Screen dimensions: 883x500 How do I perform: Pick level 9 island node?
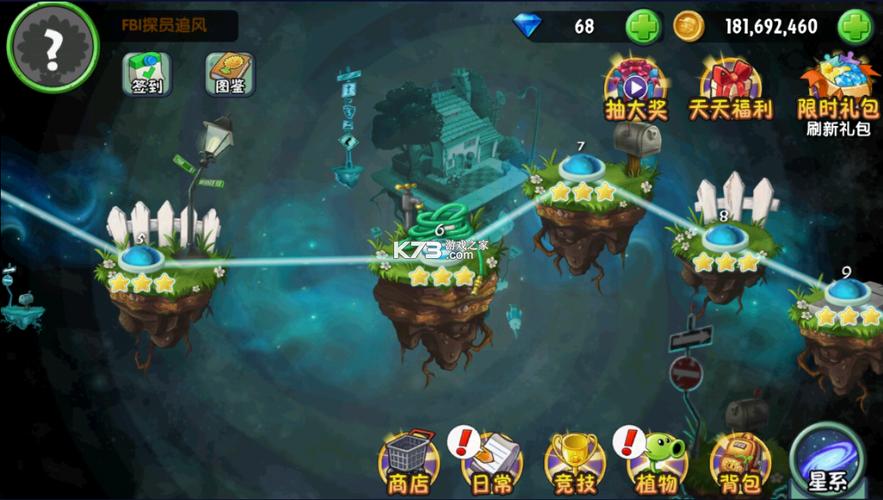847,291
